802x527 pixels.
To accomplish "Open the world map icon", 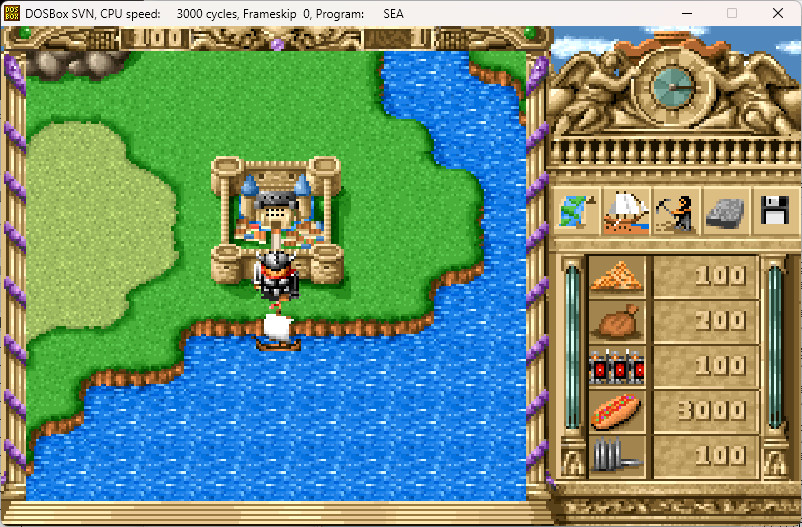I will pos(576,211).
